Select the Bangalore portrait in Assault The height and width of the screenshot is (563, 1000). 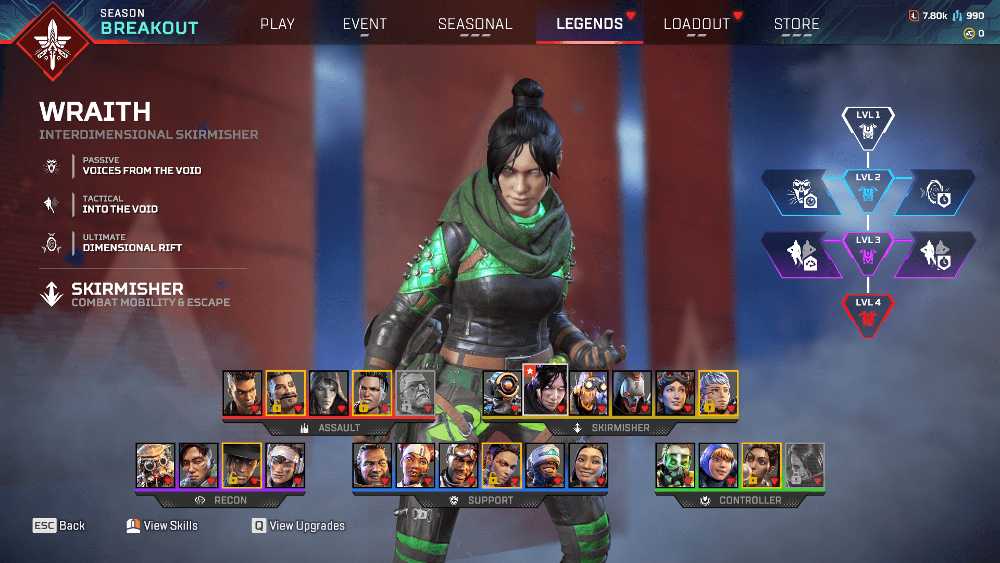tap(242, 393)
